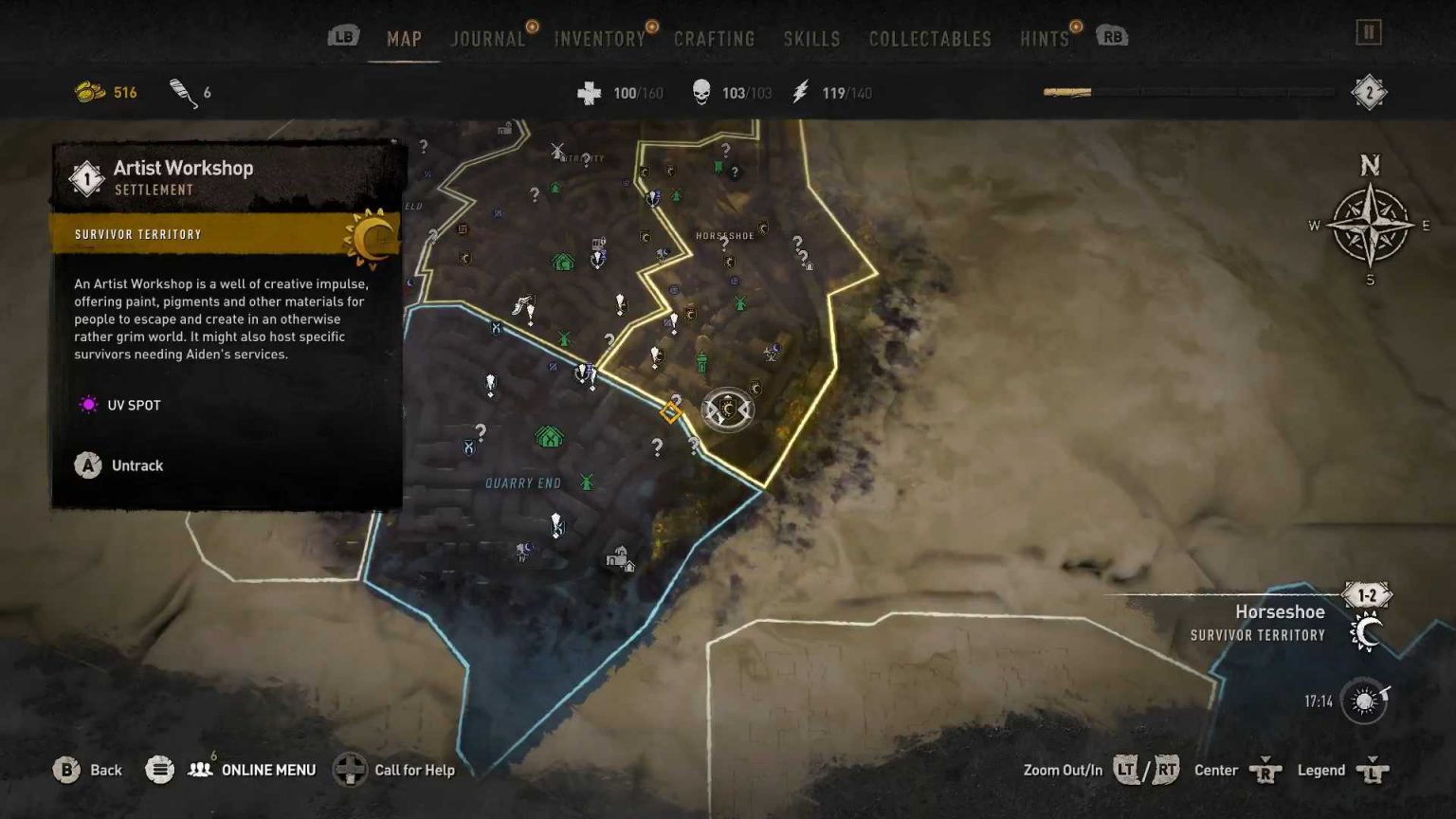The width and height of the screenshot is (1456, 819).
Task: Open the weather indicator showing 17:14
Action: tap(1363, 699)
